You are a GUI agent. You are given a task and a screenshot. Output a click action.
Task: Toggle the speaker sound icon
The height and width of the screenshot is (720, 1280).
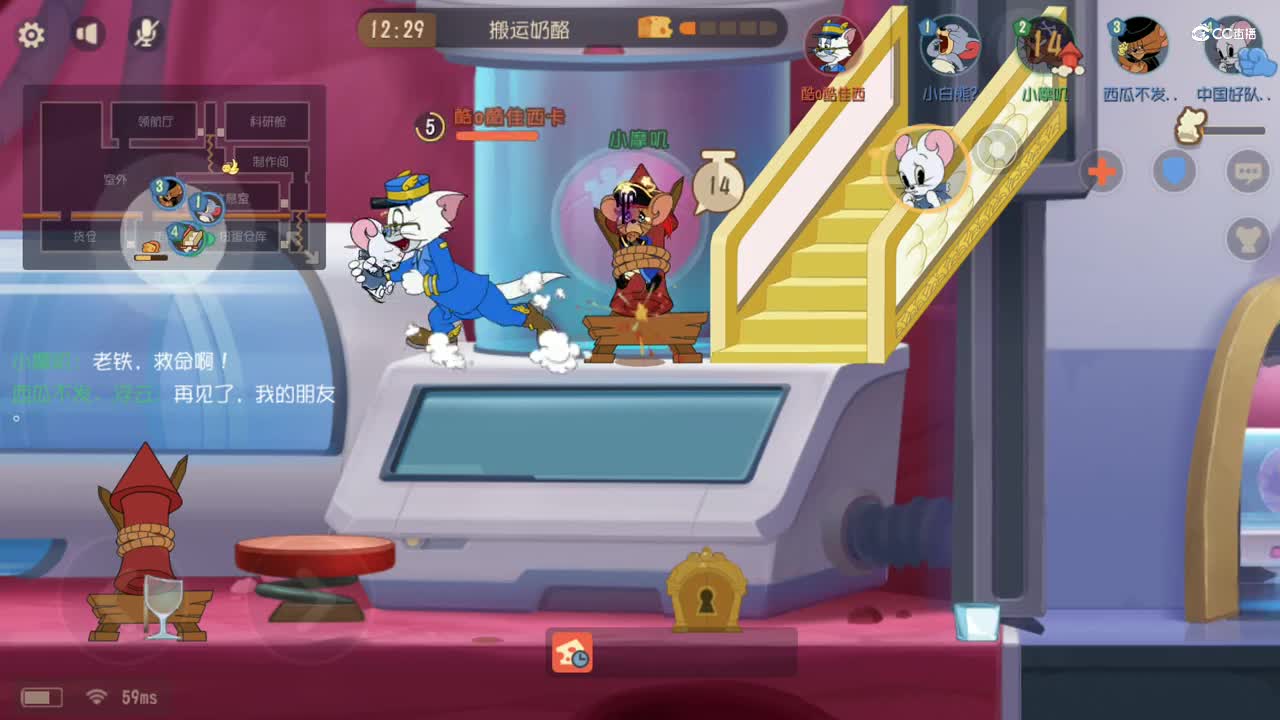point(88,33)
